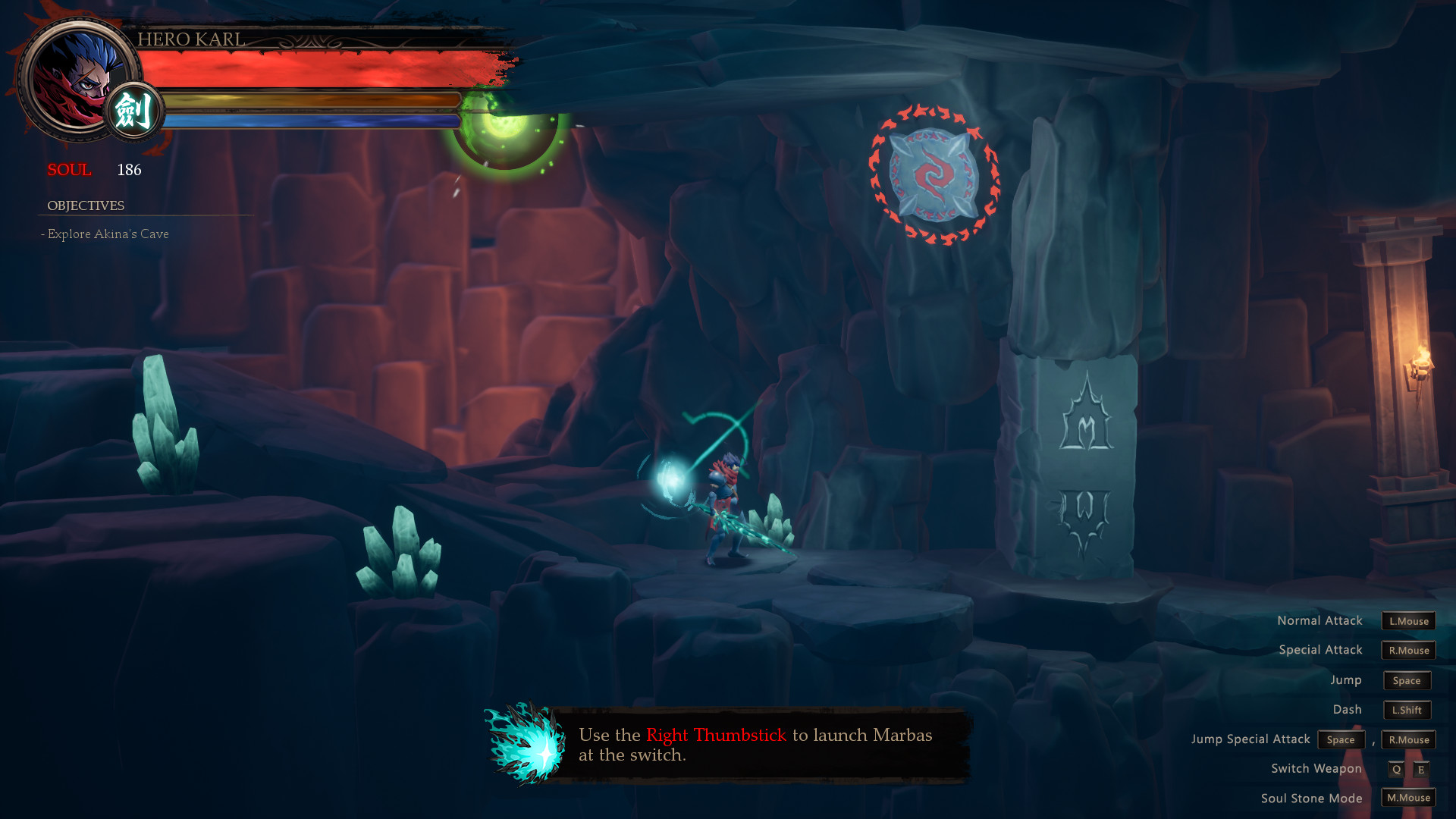Select the SOUL counter label

pos(70,170)
